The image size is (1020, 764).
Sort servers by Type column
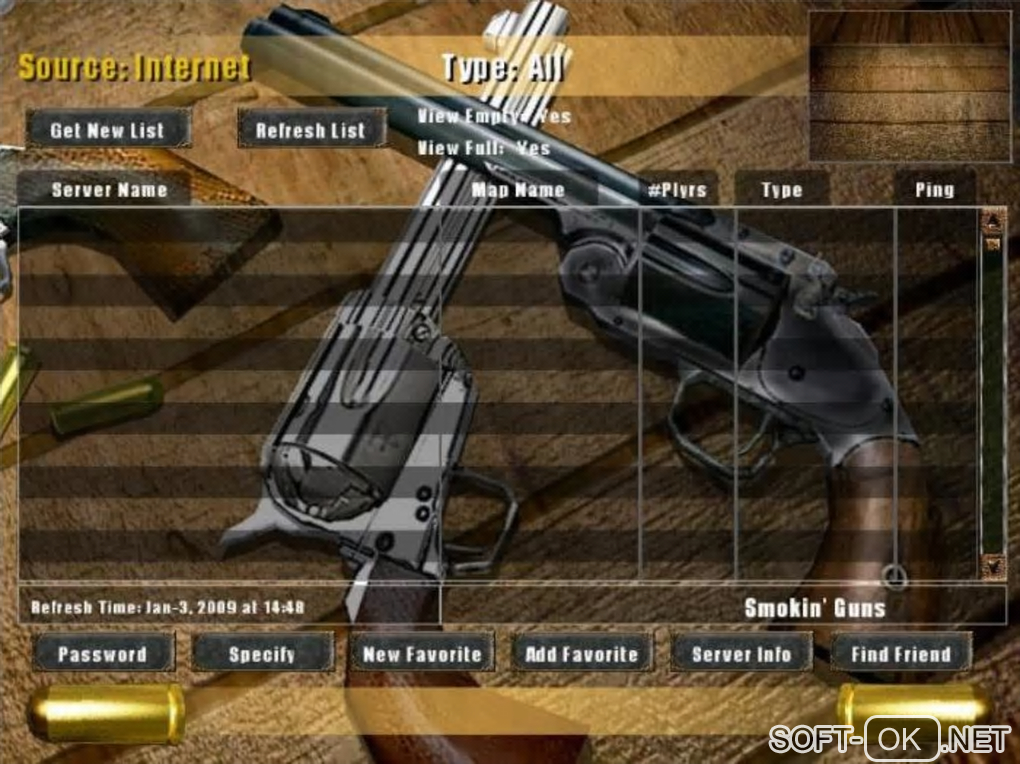781,189
